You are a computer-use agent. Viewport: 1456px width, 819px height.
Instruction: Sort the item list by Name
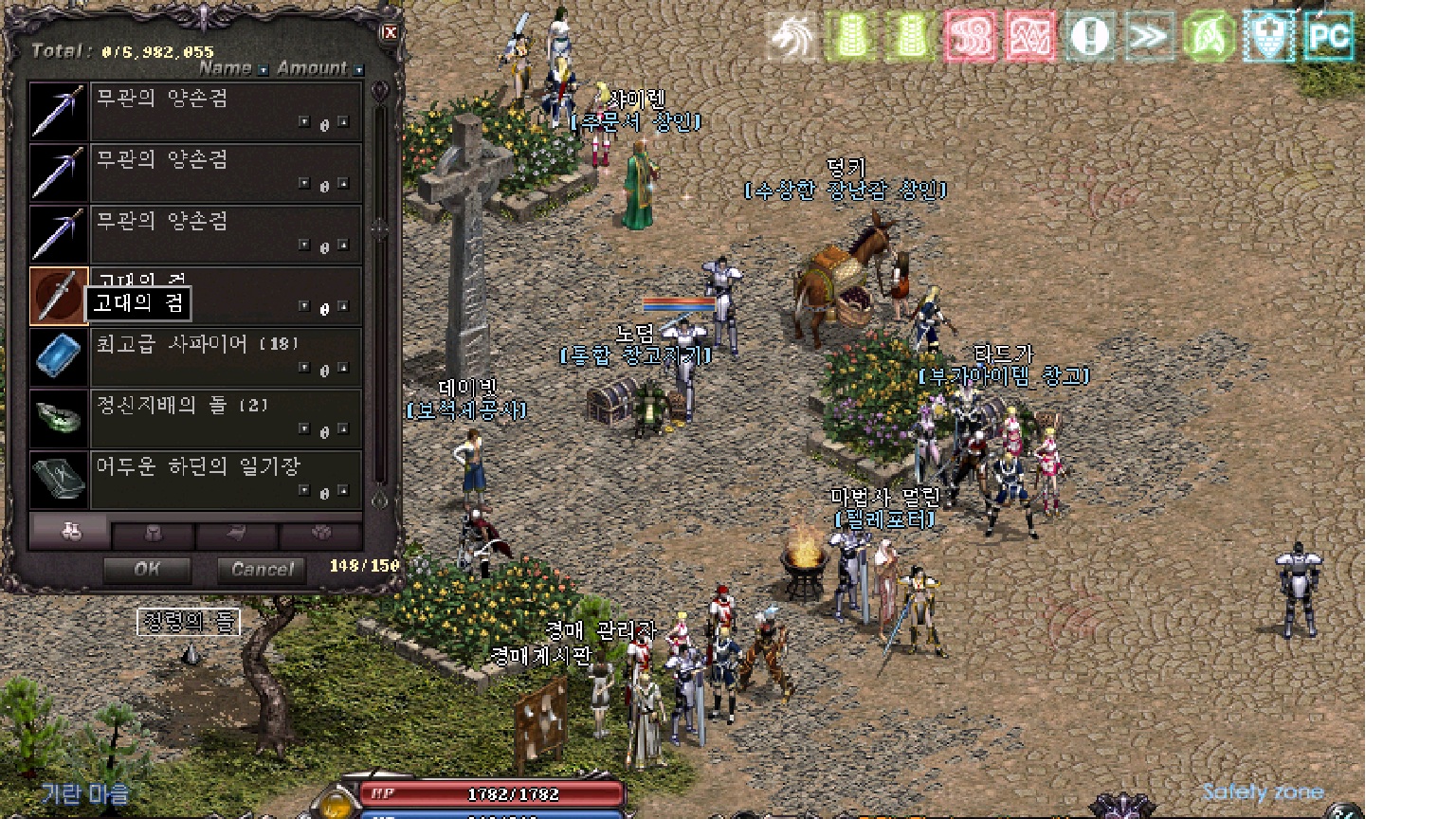226,68
